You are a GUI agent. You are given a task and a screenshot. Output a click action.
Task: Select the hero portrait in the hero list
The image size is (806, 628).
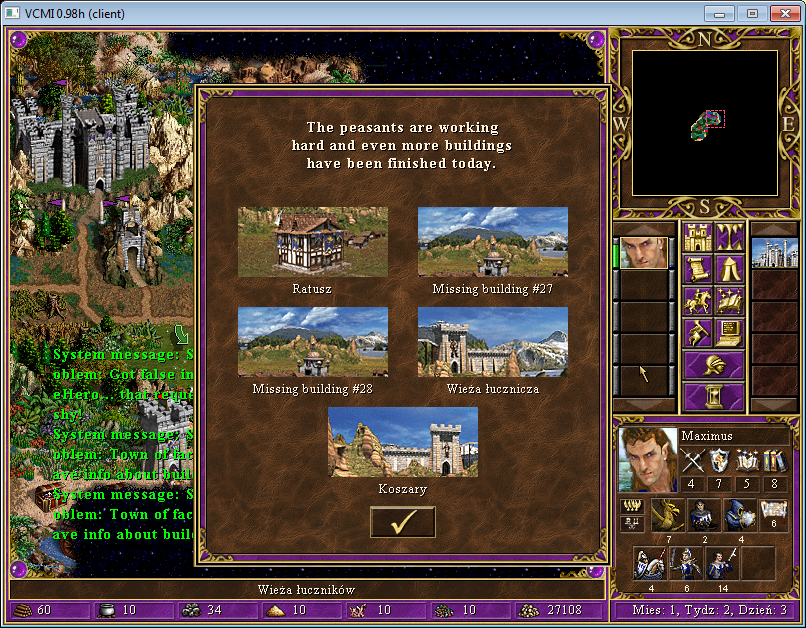[x=643, y=253]
